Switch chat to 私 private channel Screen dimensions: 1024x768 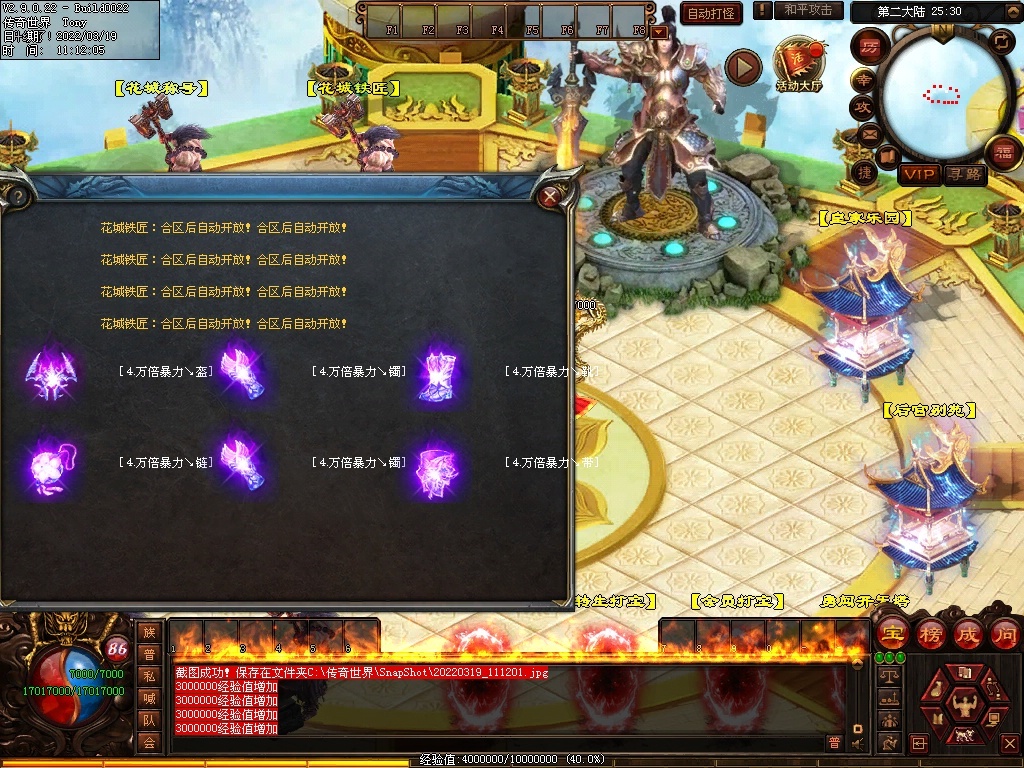tap(149, 676)
